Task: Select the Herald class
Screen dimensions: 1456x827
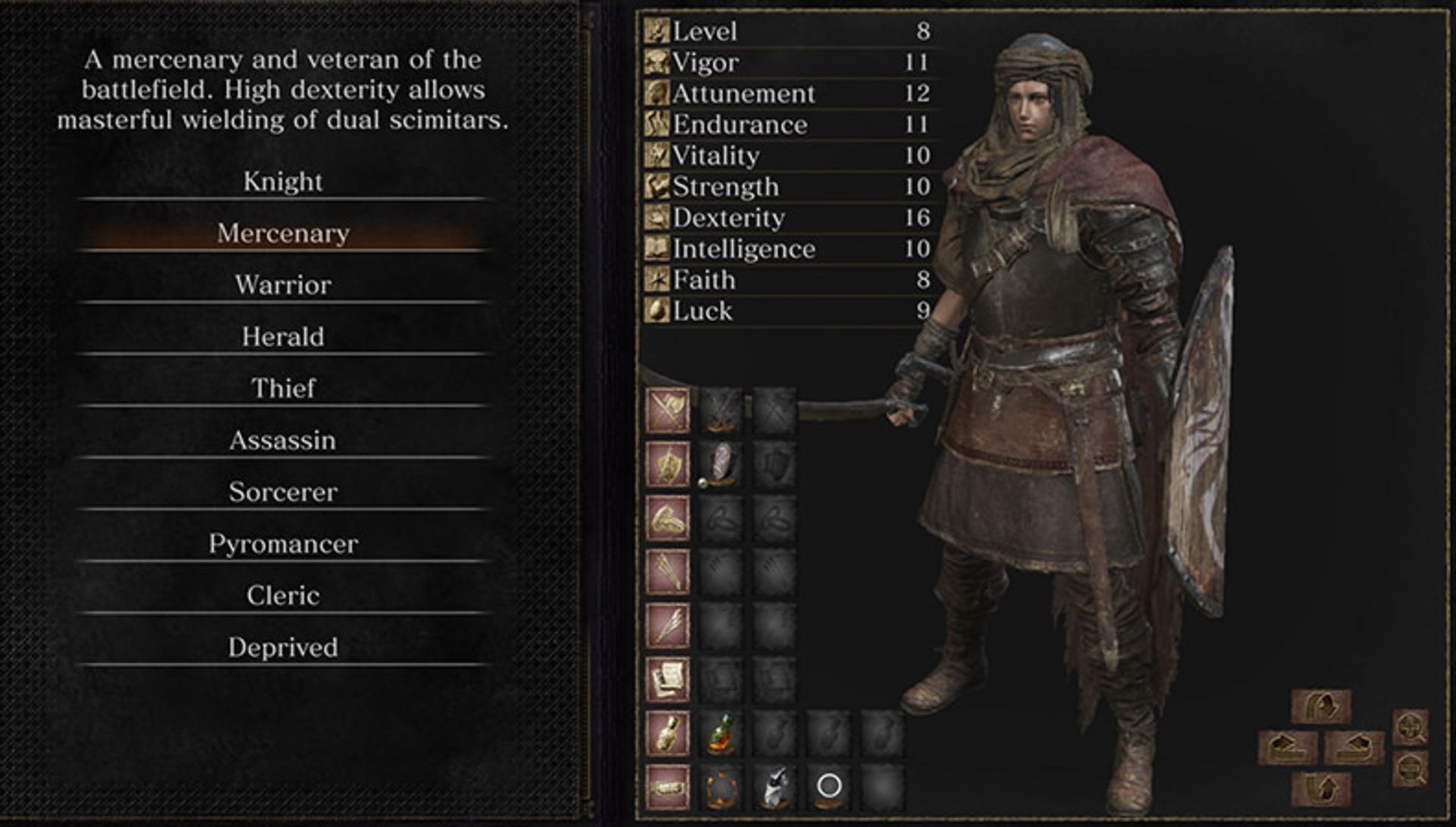Action: point(283,337)
